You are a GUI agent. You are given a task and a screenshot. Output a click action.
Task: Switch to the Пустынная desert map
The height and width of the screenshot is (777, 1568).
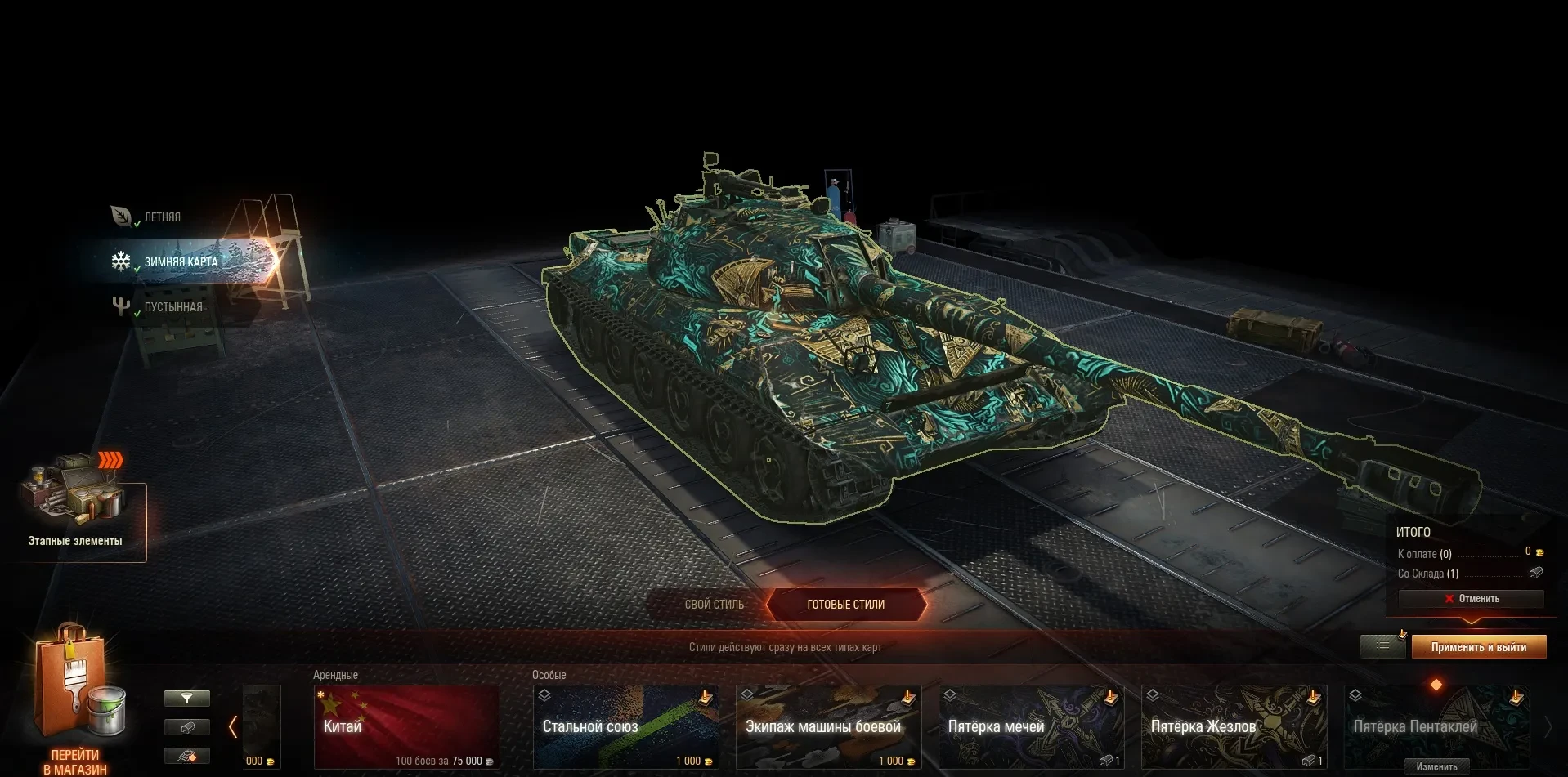[172, 307]
